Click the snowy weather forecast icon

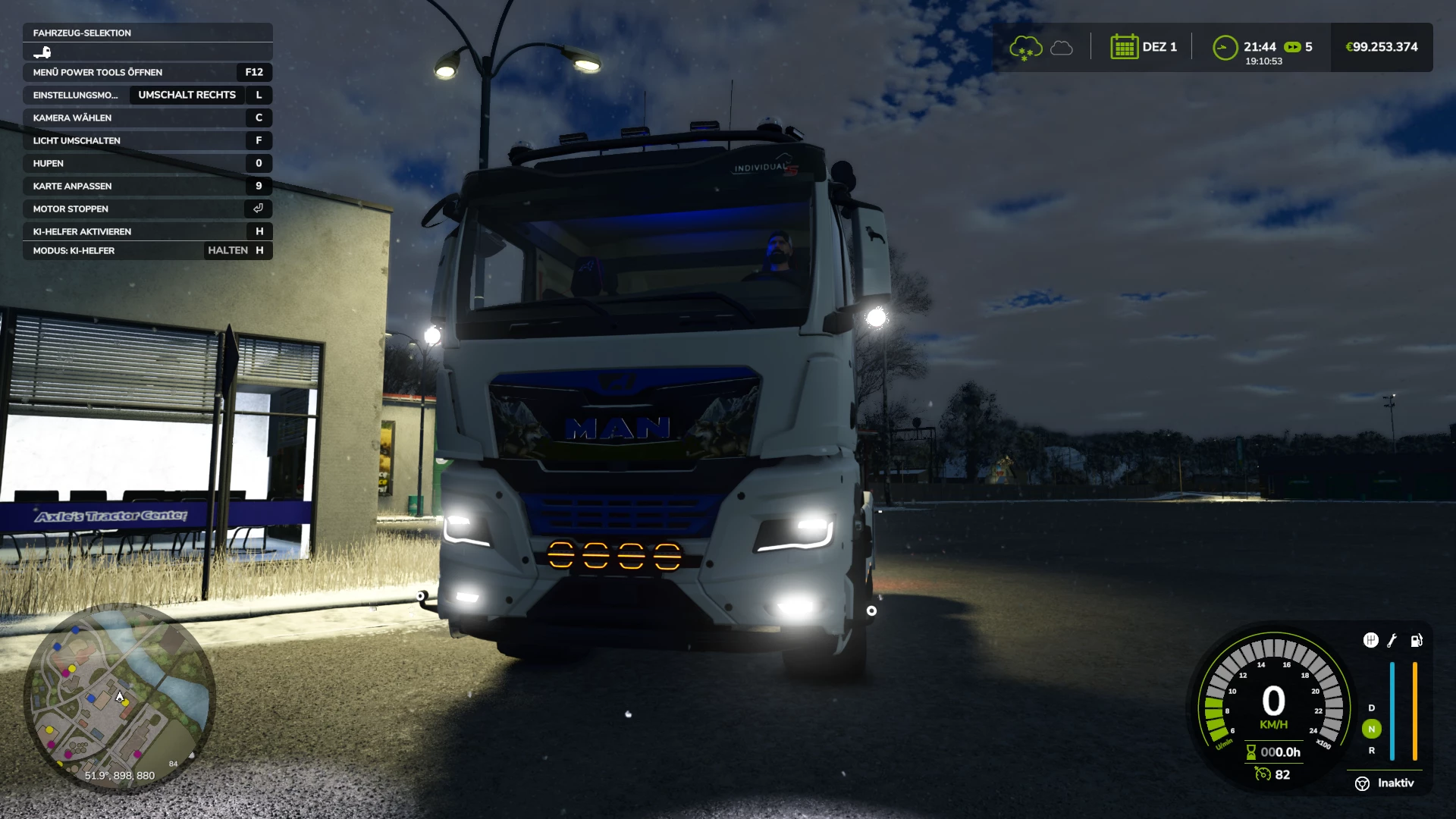(1025, 48)
